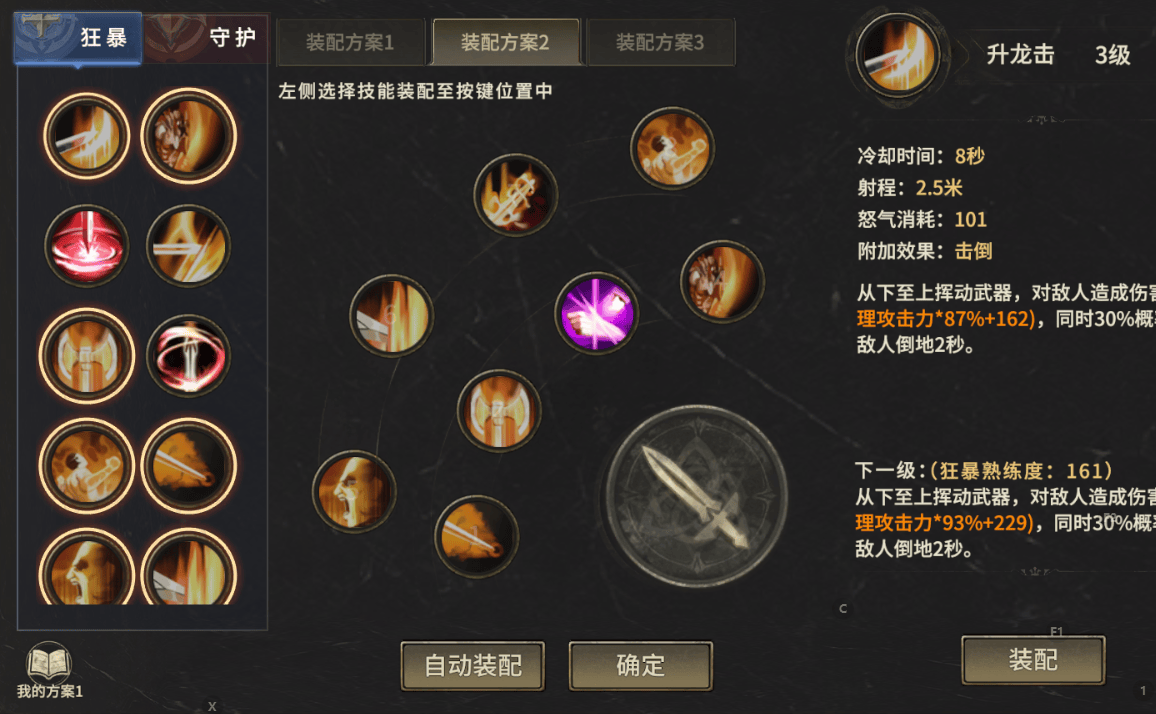
Task: Click the 自动装配 button
Action: [473, 666]
